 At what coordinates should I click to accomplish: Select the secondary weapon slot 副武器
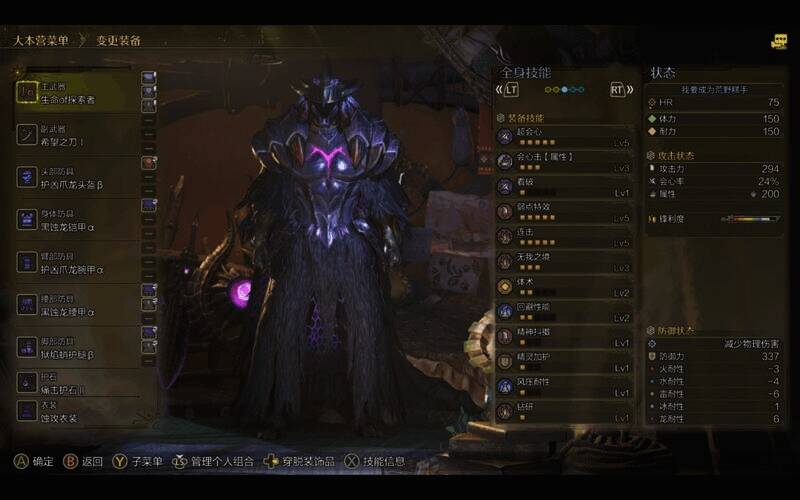[x=80, y=135]
